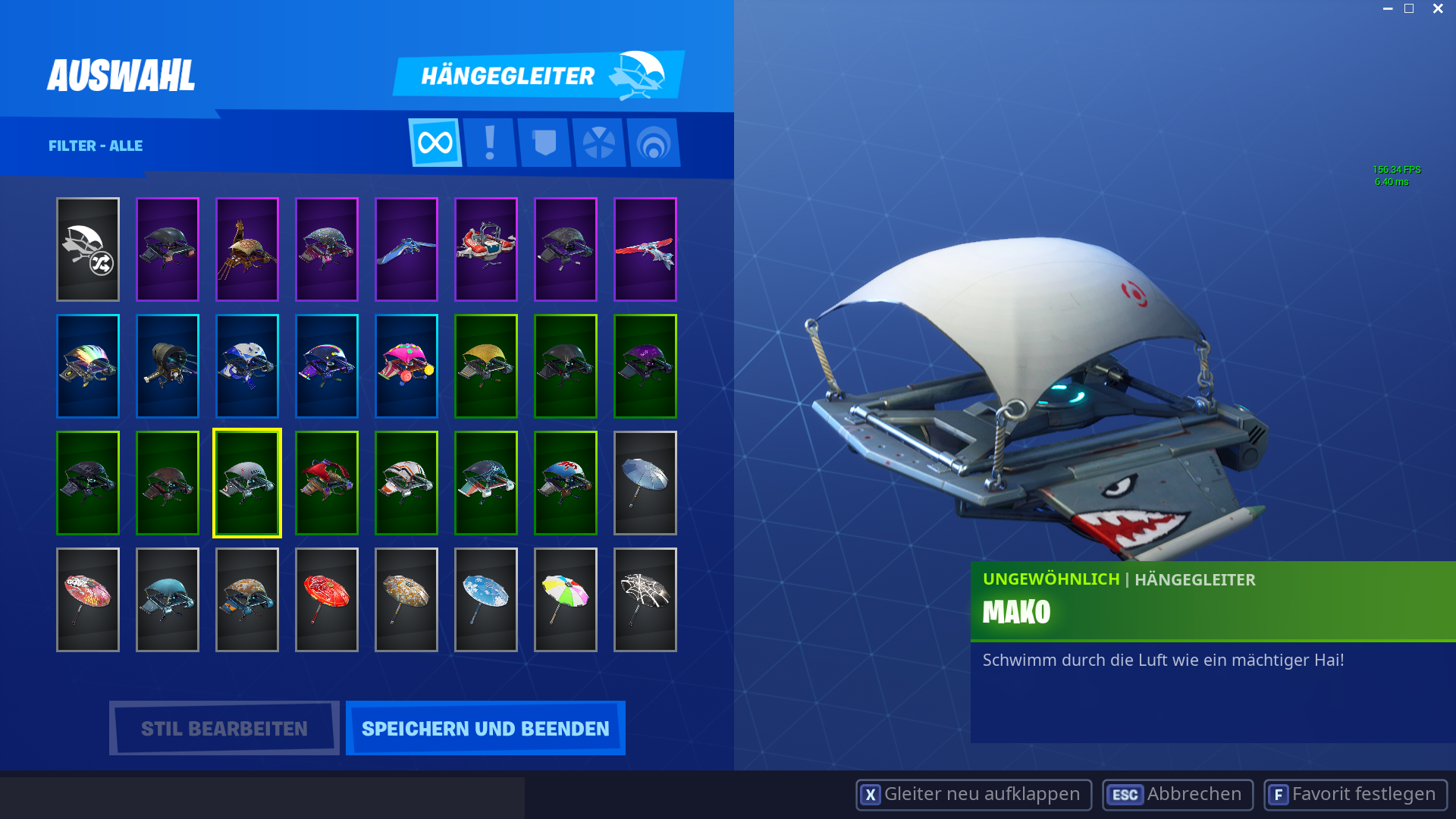Open the Stil Bearbeiten option
Image resolution: width=1456 pixels, height=819 pixels.
click(x=224, y=728)
